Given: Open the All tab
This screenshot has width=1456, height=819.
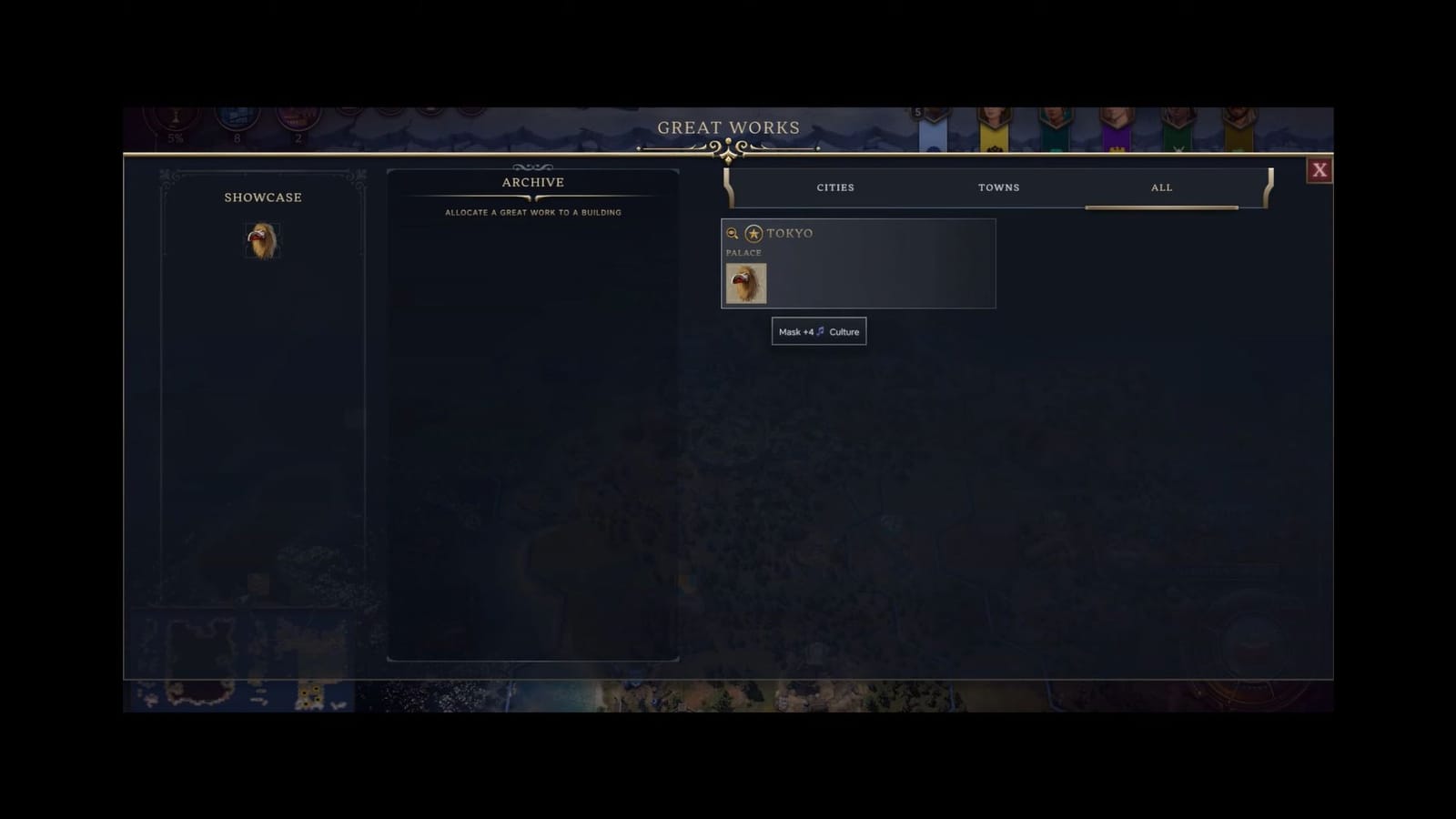Looking at the screenshot, I should coord(1160,187).
